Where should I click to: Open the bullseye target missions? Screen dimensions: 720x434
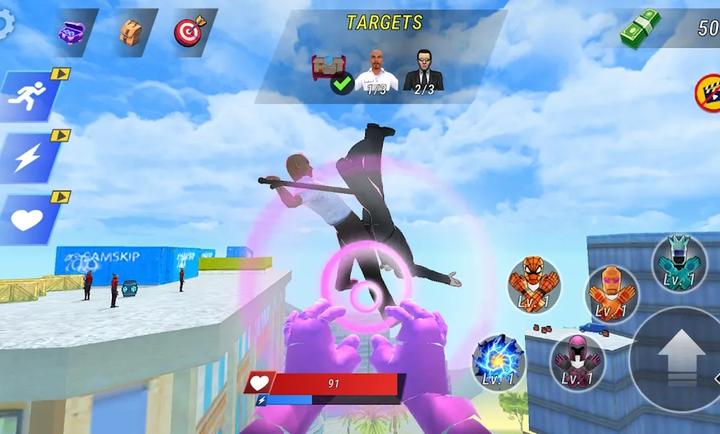188,33
